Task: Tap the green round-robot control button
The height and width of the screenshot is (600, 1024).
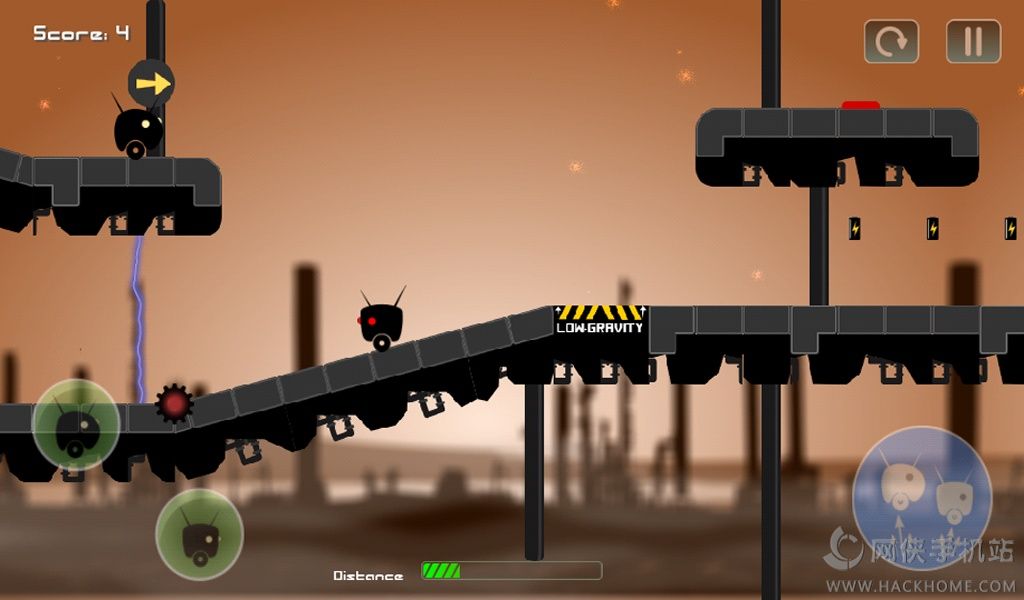Action: point(76,424)
